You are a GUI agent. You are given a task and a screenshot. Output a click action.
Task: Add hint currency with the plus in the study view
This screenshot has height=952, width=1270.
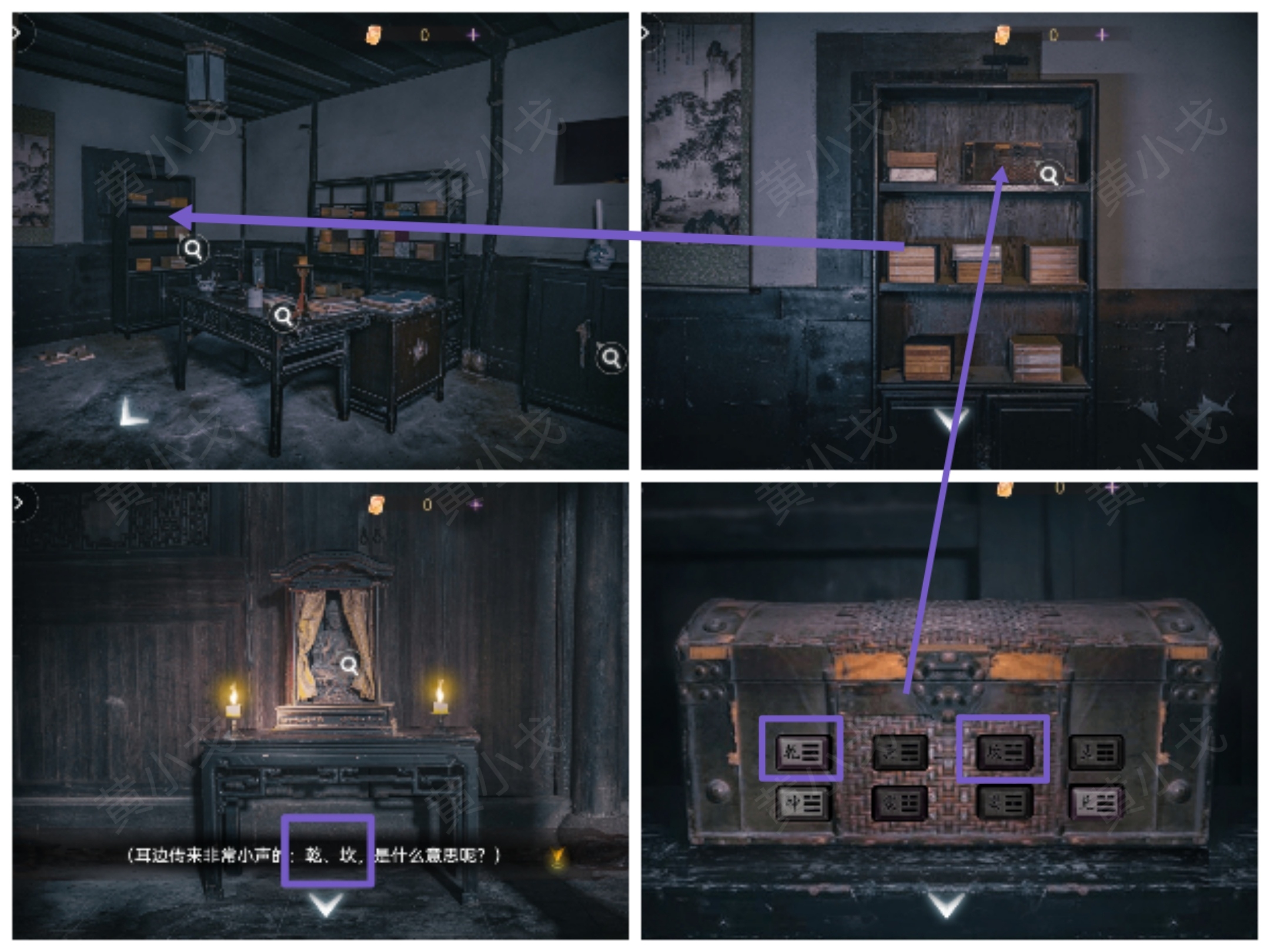tap(473, 35)
